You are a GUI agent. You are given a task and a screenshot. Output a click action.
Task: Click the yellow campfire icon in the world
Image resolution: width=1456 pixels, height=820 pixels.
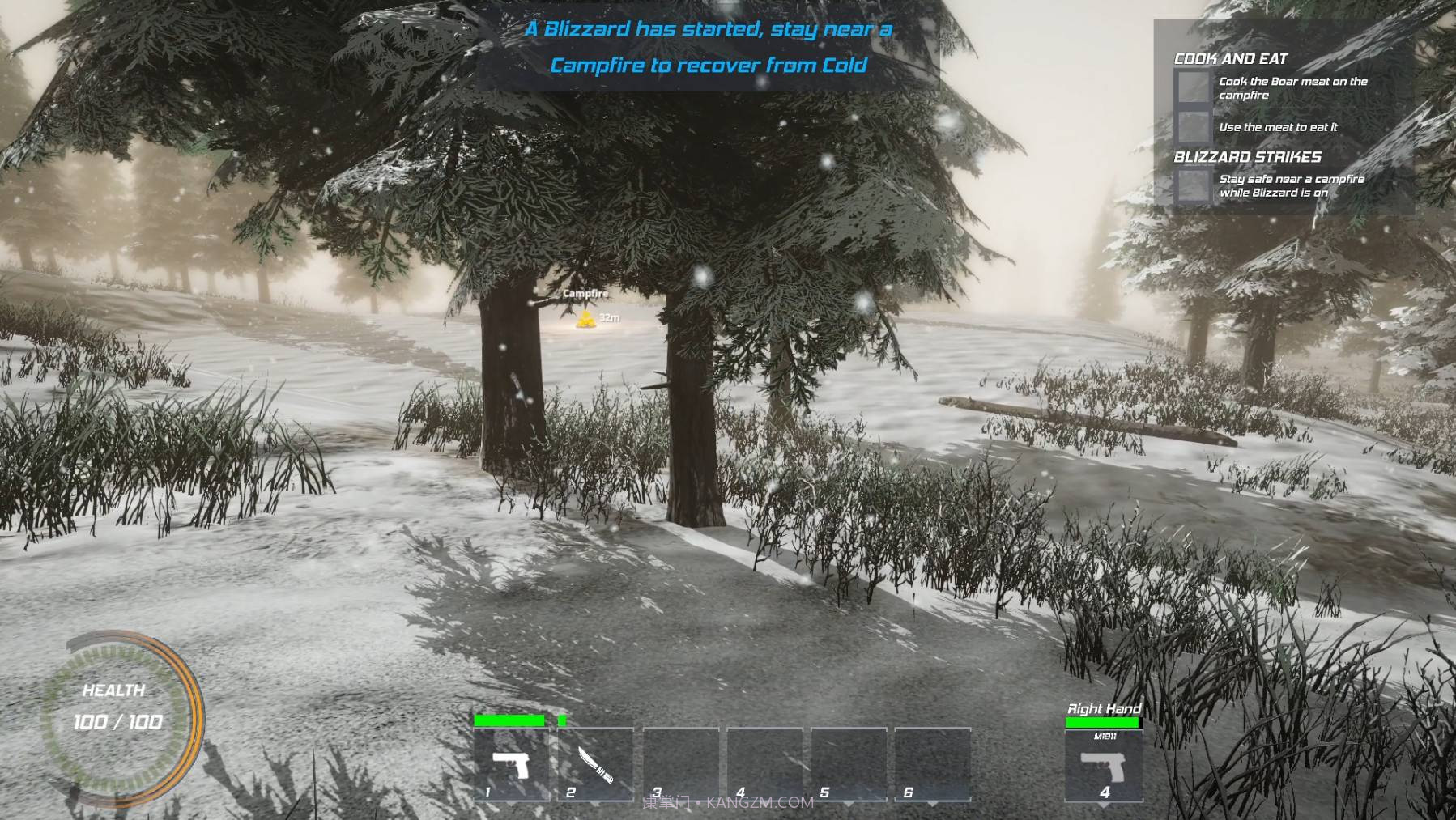click(585, 319)
